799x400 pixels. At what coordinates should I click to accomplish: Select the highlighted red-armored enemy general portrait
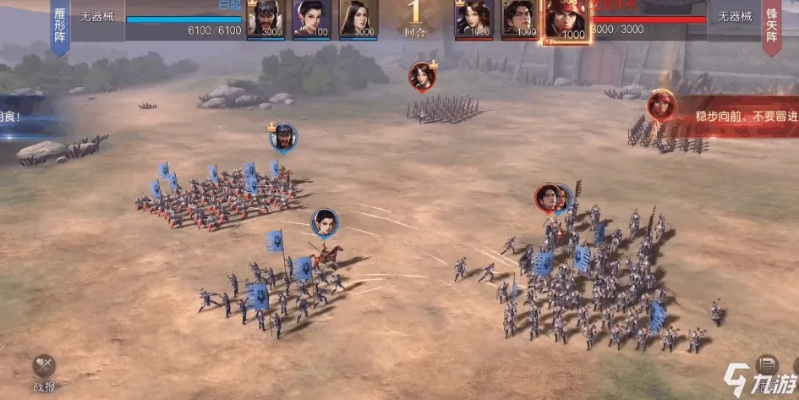567,20
